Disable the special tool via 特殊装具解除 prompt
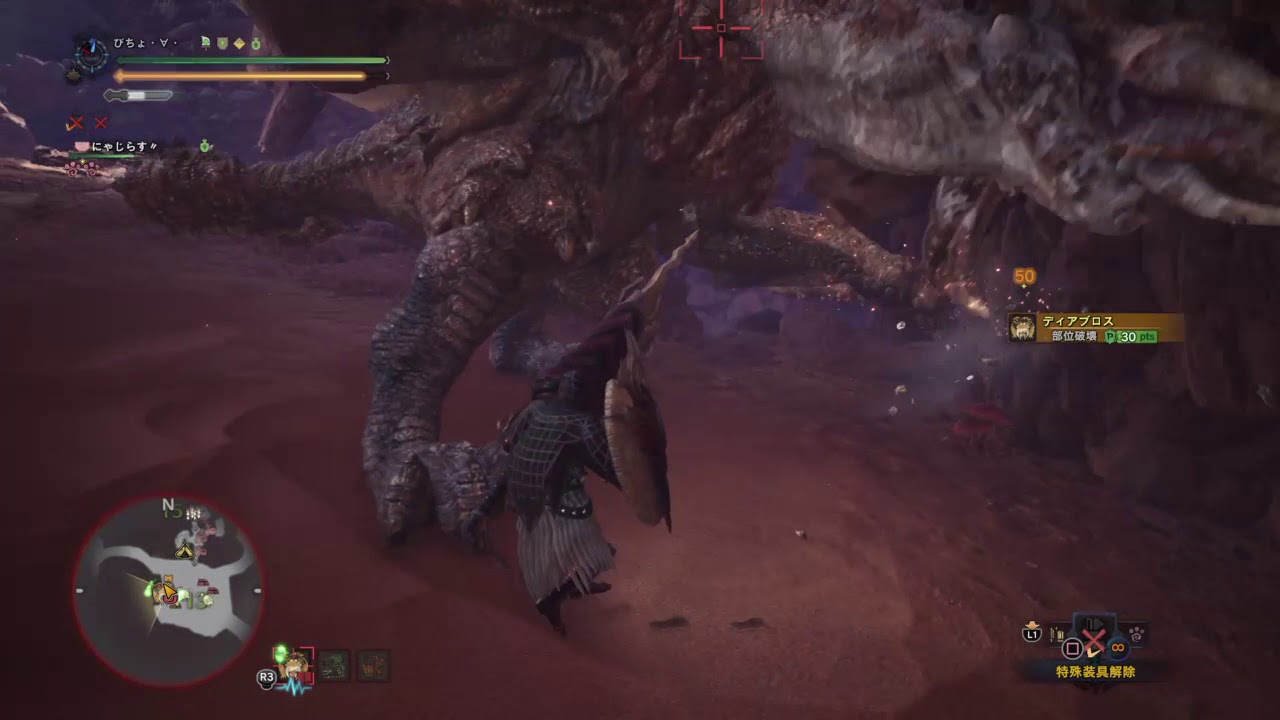This screenshot has height=720, width=1280. 1096,671
